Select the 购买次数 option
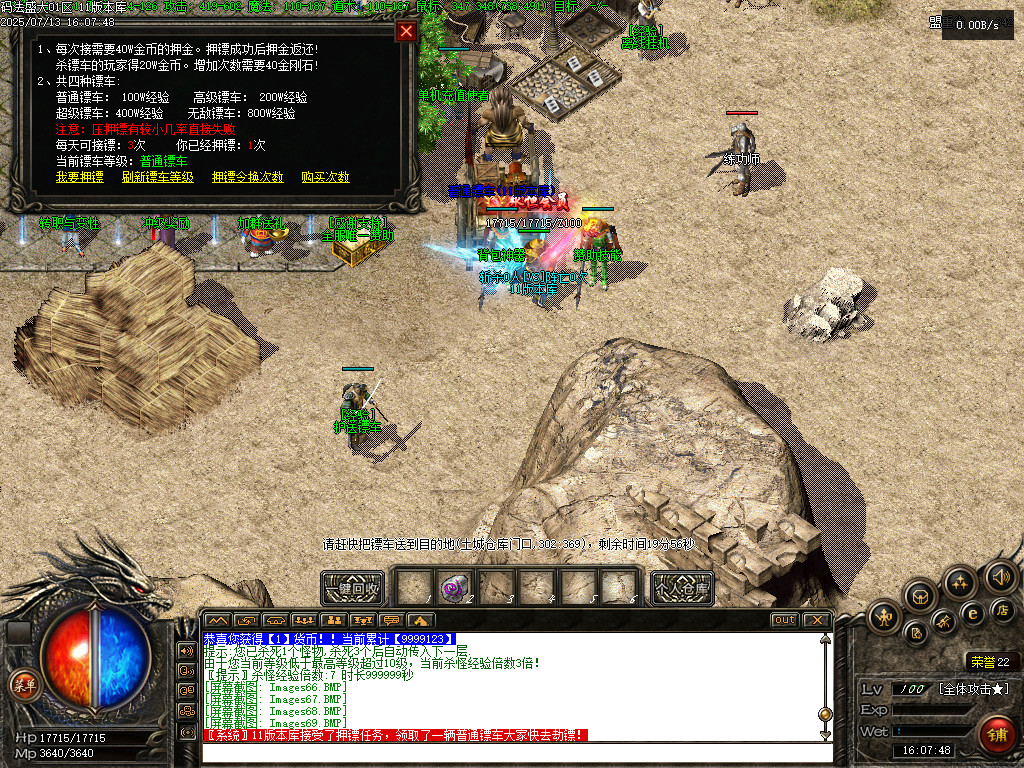The image size is (1024, 768). click(325, 177)
